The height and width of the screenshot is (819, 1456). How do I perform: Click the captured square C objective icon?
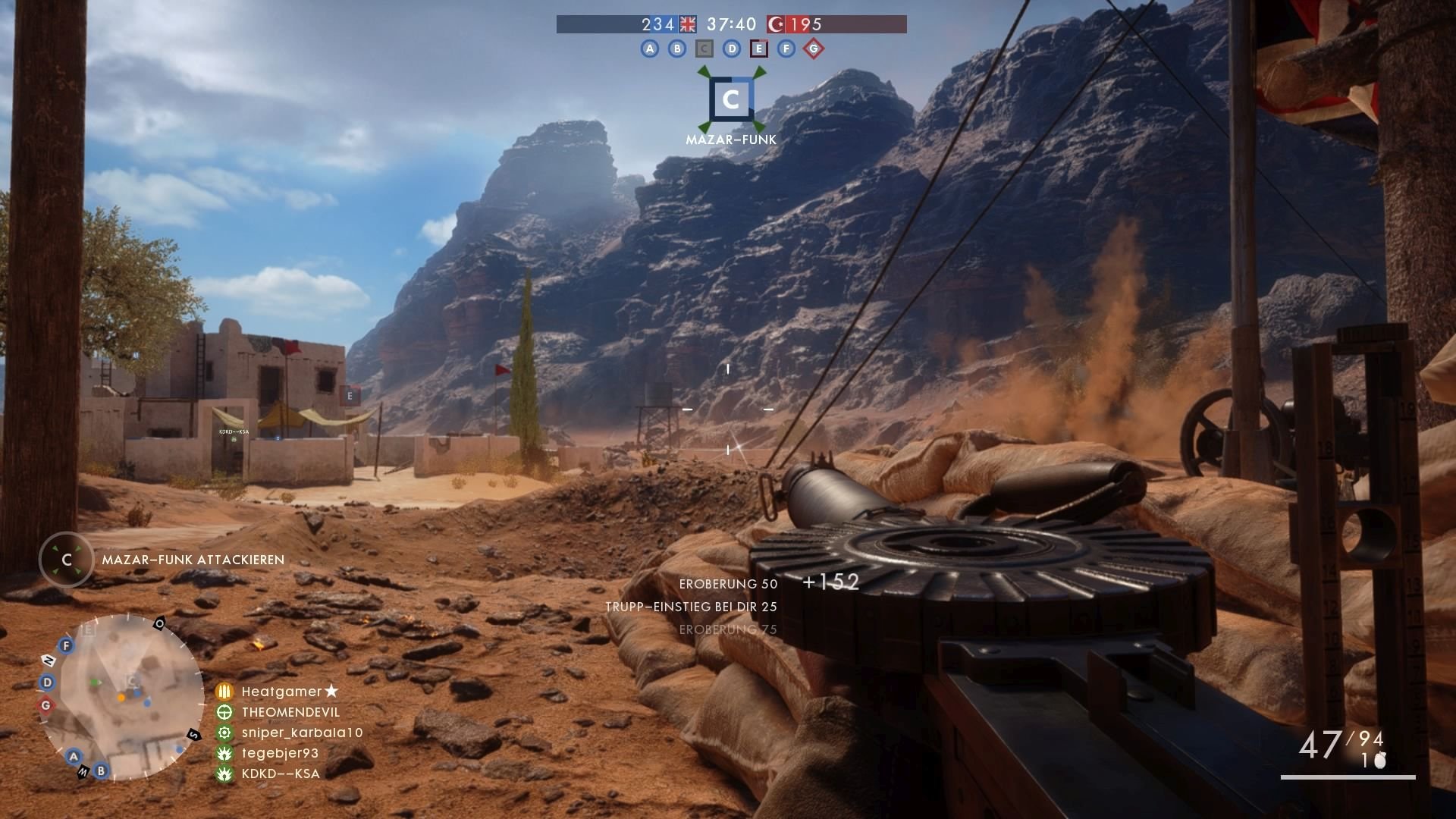pyautogui.click(x=704, y=49)
